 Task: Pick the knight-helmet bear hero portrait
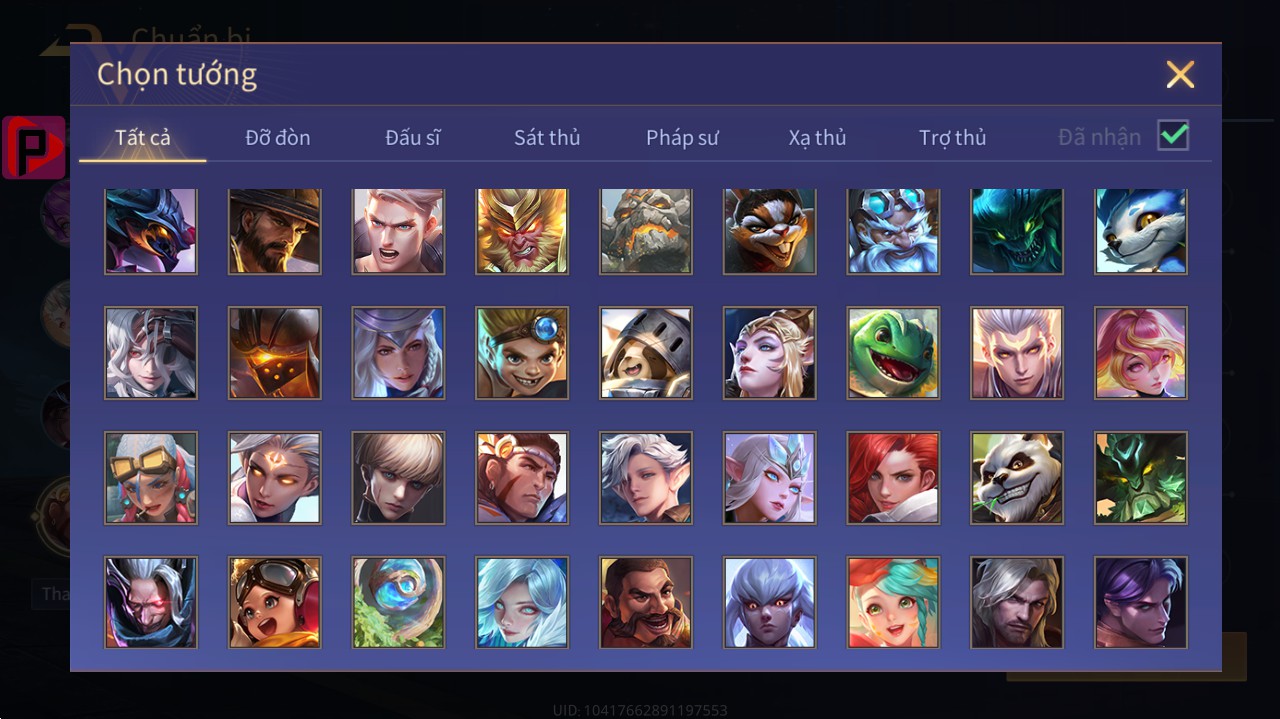[x=646, y=353]
